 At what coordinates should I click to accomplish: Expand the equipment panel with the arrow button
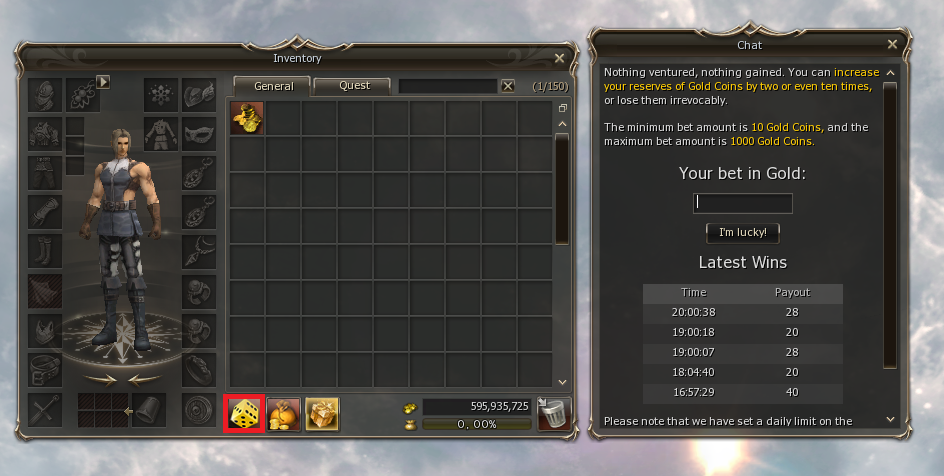pyautogui.click(x=103, y=81)
